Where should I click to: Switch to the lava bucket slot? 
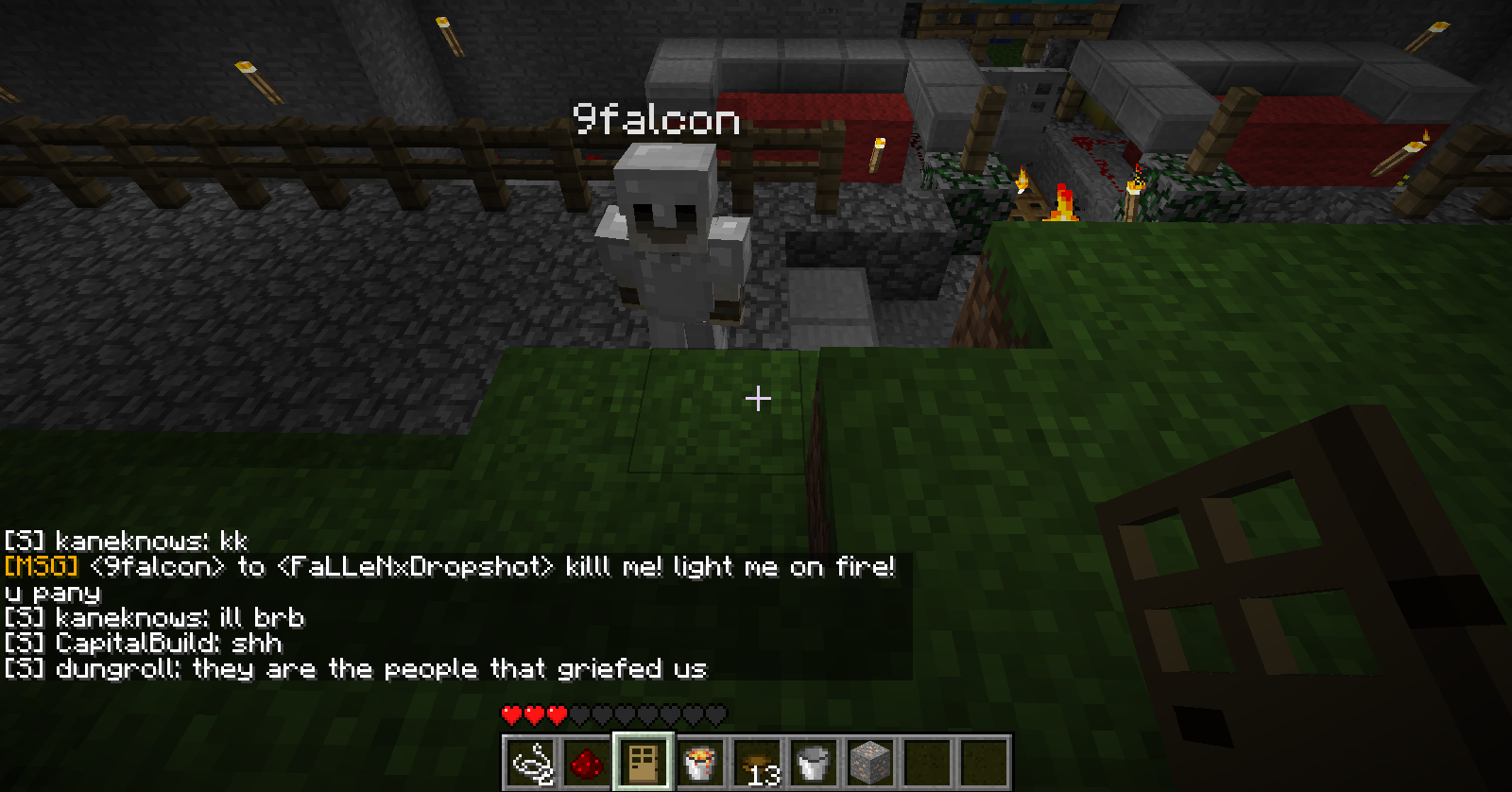point(700,762)
